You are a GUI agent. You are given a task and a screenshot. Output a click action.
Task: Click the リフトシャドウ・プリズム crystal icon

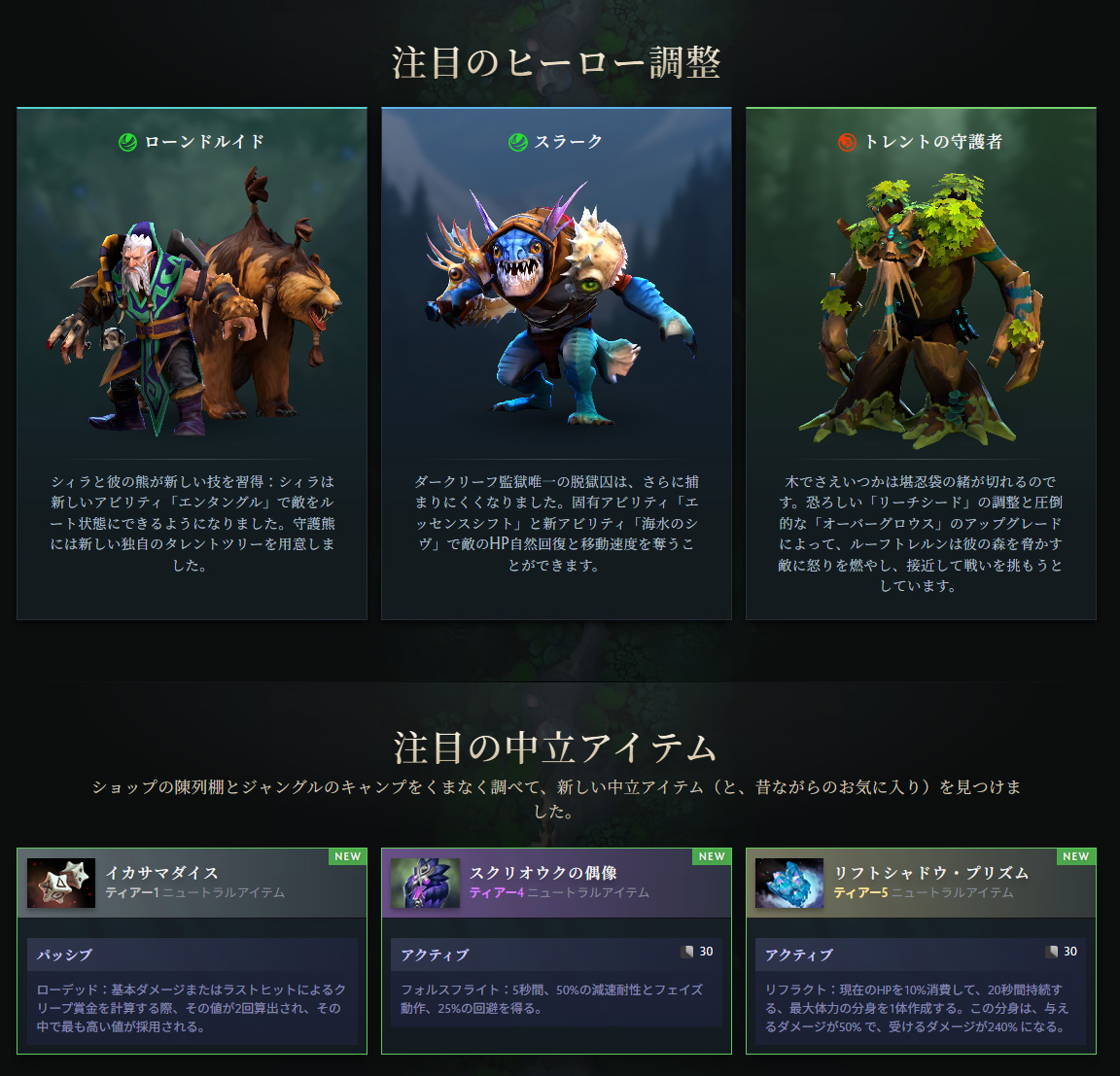point(789,883)
